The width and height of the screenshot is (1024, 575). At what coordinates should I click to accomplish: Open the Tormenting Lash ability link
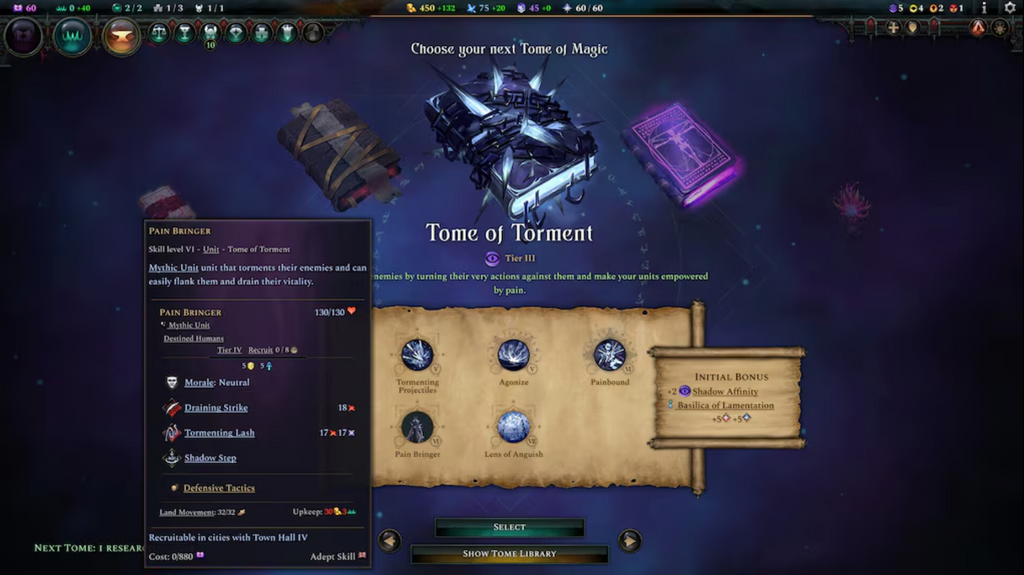click(x=219, y=433)
